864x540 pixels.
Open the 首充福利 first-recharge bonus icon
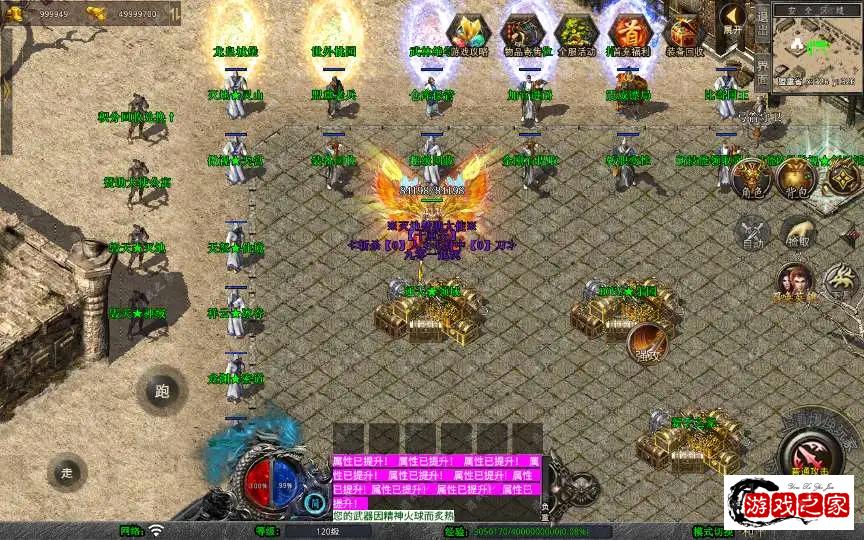coord(630,34)
